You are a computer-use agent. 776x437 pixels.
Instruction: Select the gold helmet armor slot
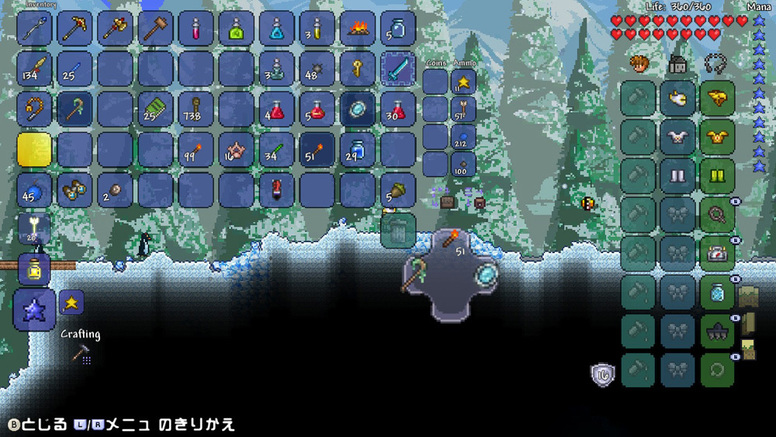click(x=717, y=98)
